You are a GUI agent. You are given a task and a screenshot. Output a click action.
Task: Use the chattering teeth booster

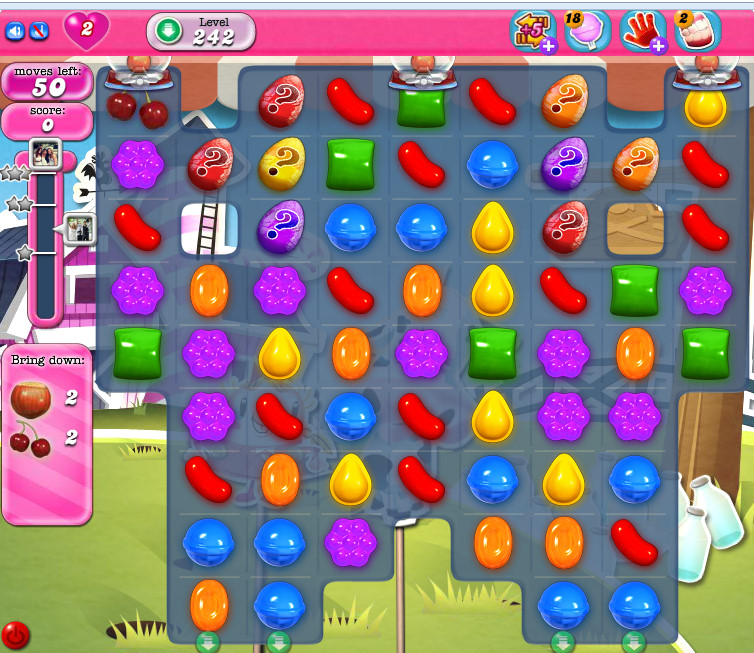[x=696, y=31]
